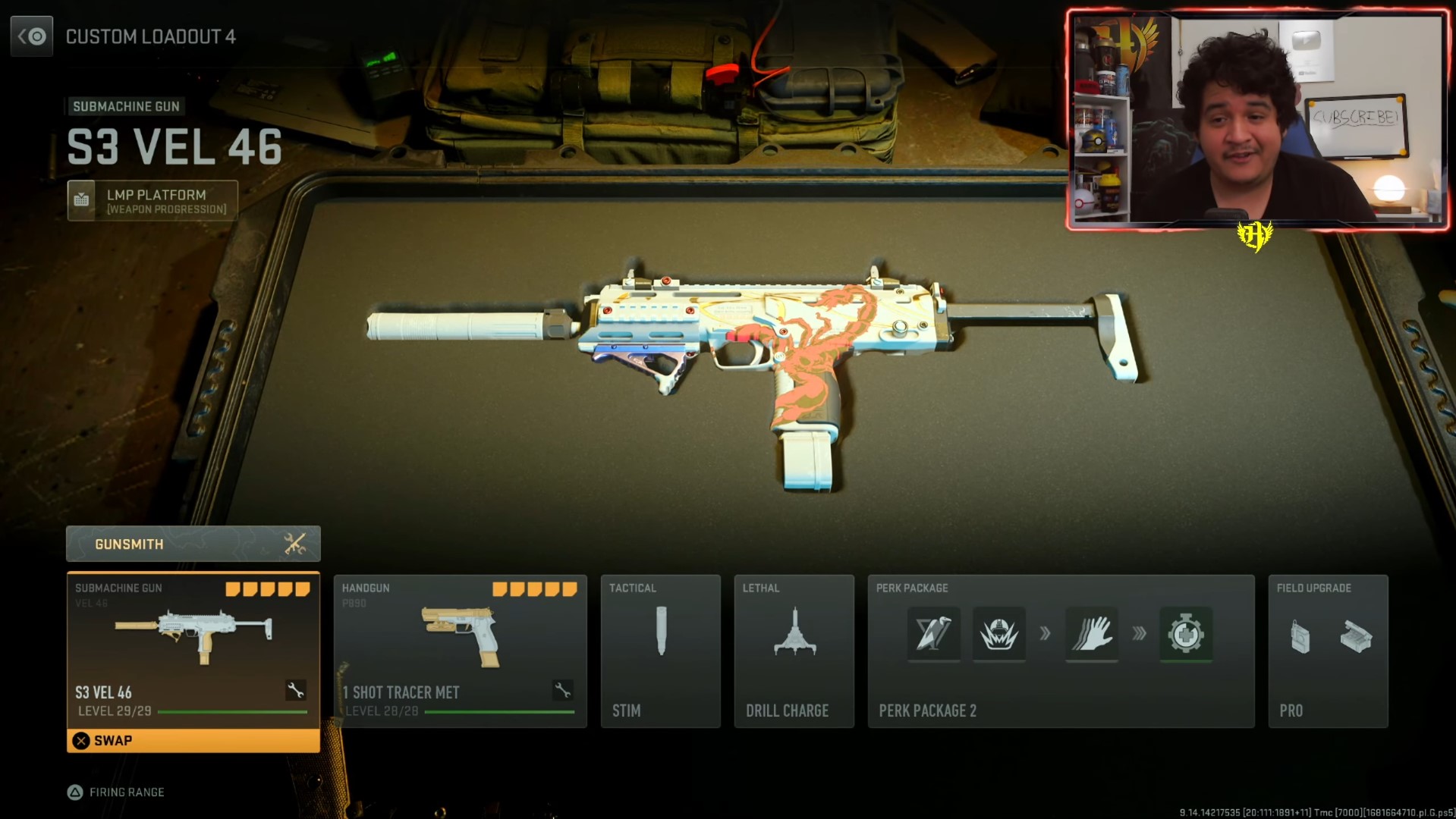Toggle the first attachment slot marker on VEL 46
Image resolution: width=1456 pixels, height=819 pixels.
point(233,588)
